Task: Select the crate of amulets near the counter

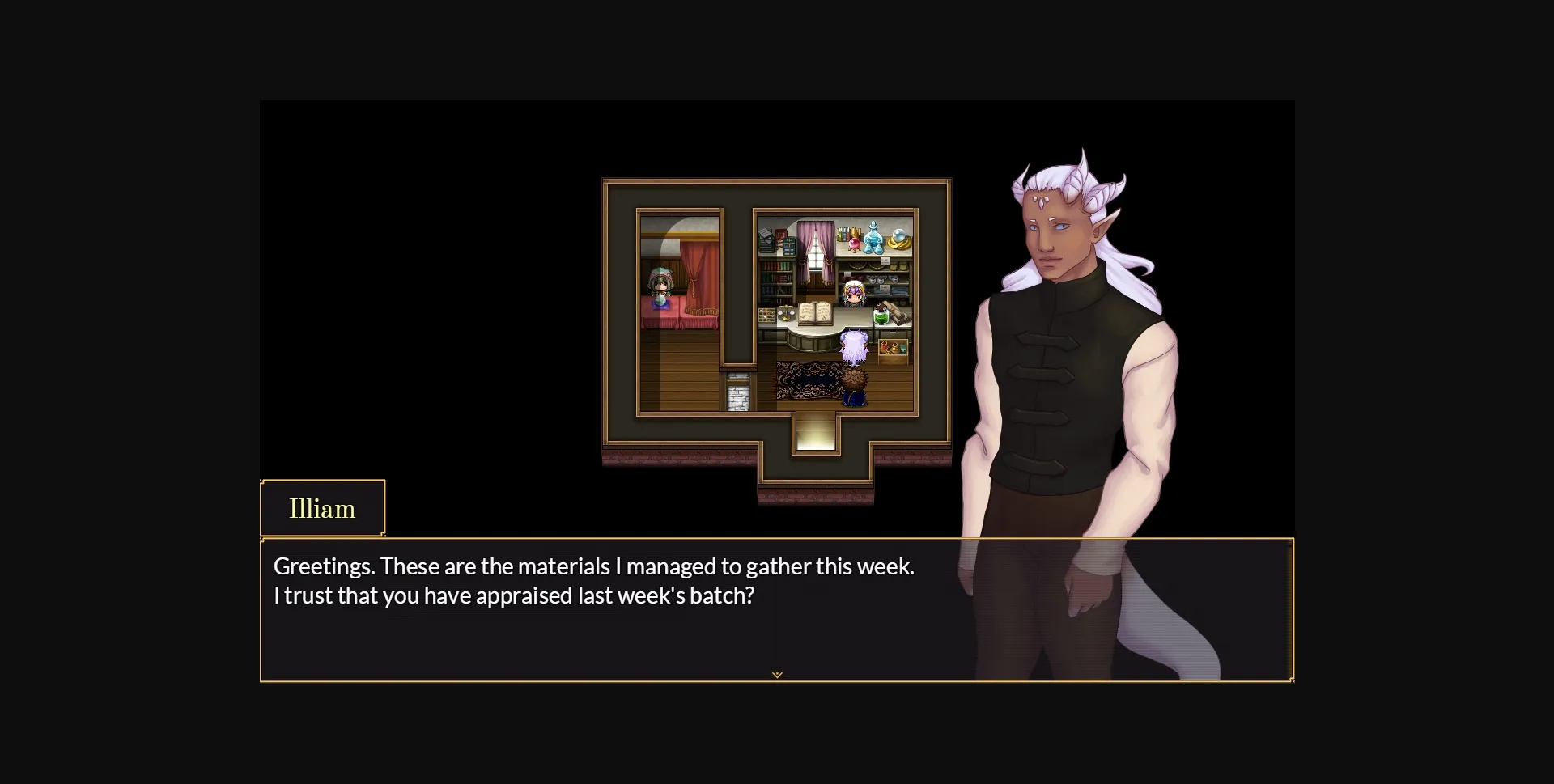Action: [892, 348]
